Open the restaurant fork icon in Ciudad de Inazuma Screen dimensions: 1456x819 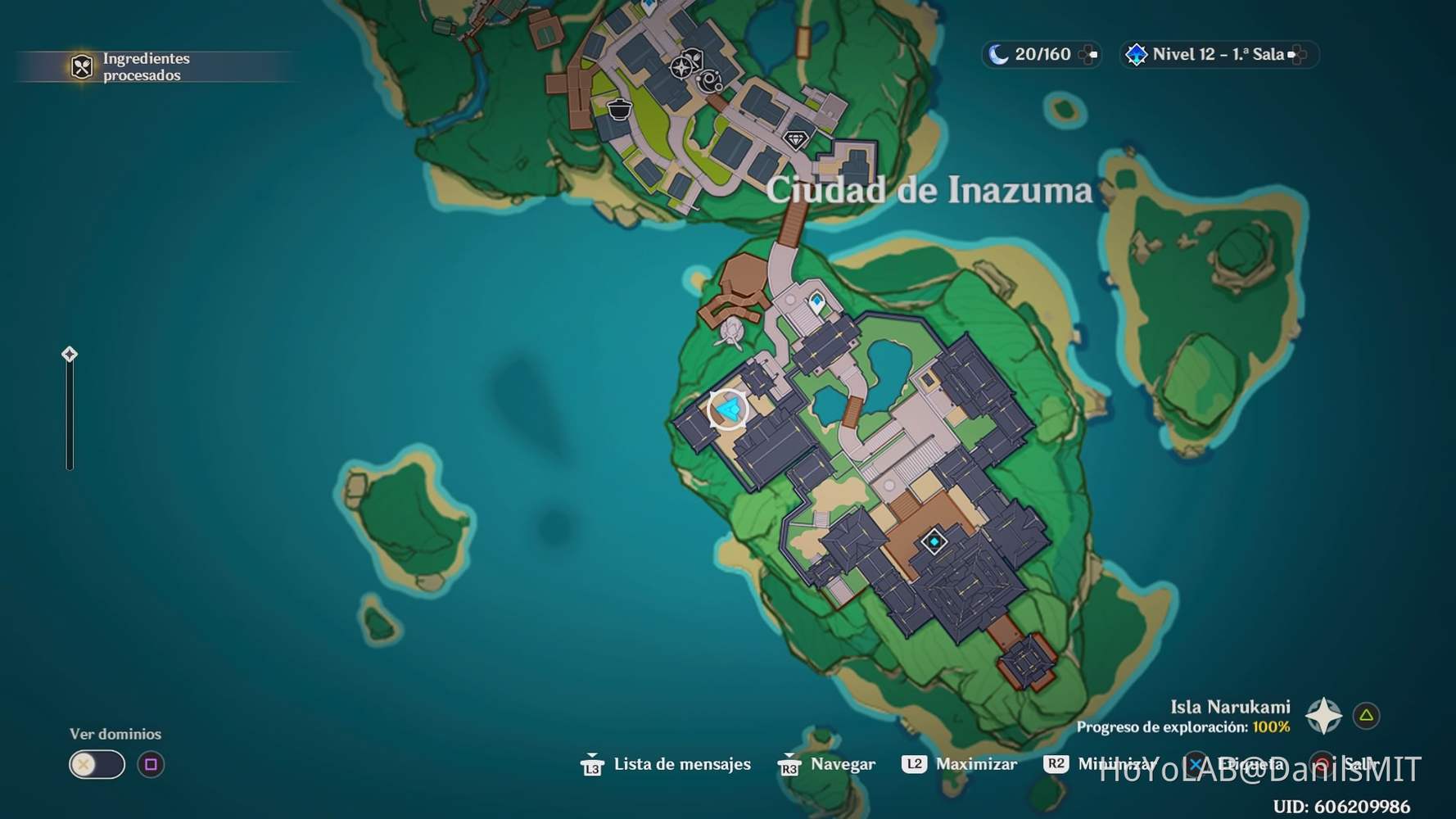[694, 55]
